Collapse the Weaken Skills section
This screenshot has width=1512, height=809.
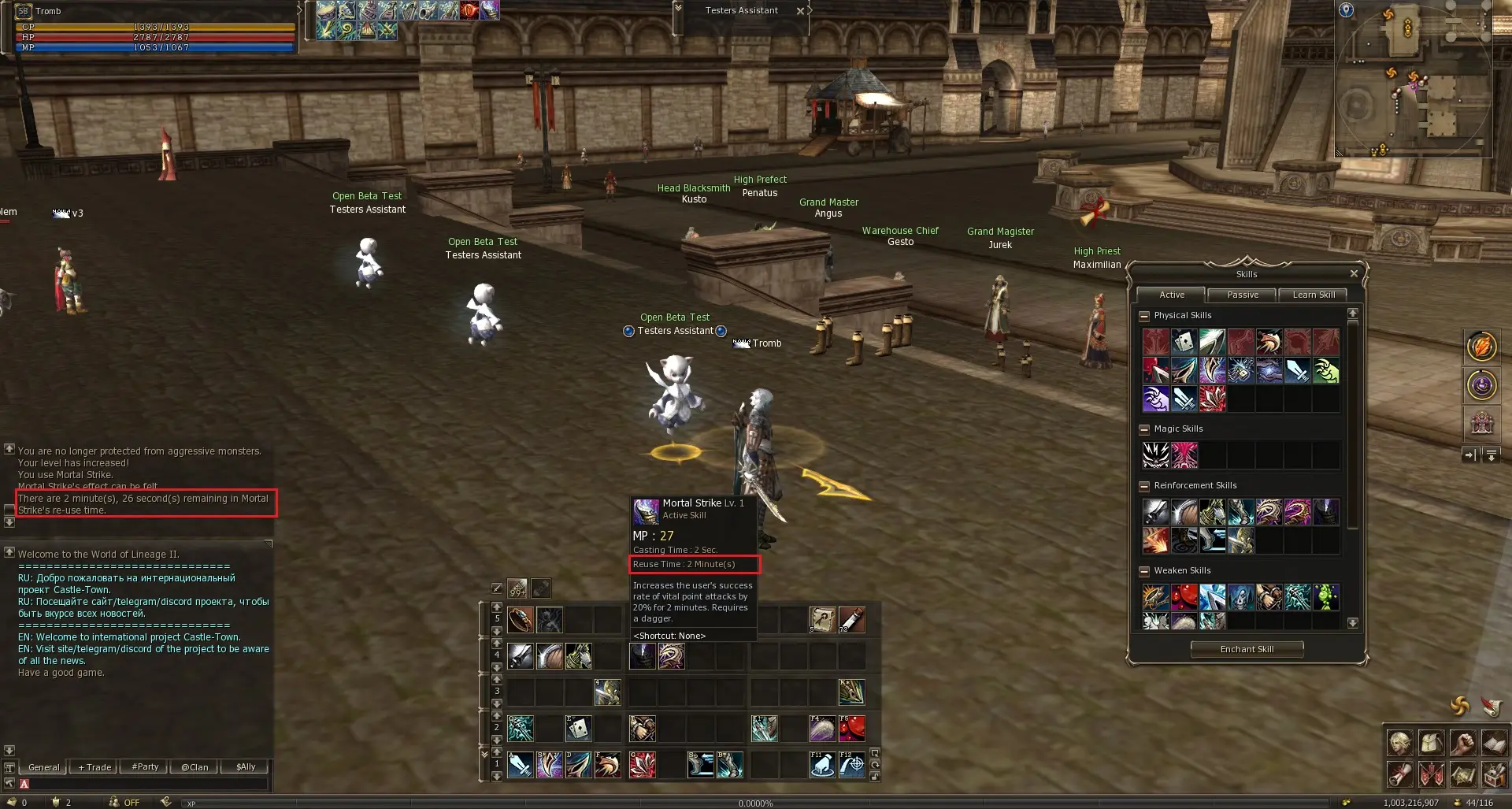point(1144,571)
